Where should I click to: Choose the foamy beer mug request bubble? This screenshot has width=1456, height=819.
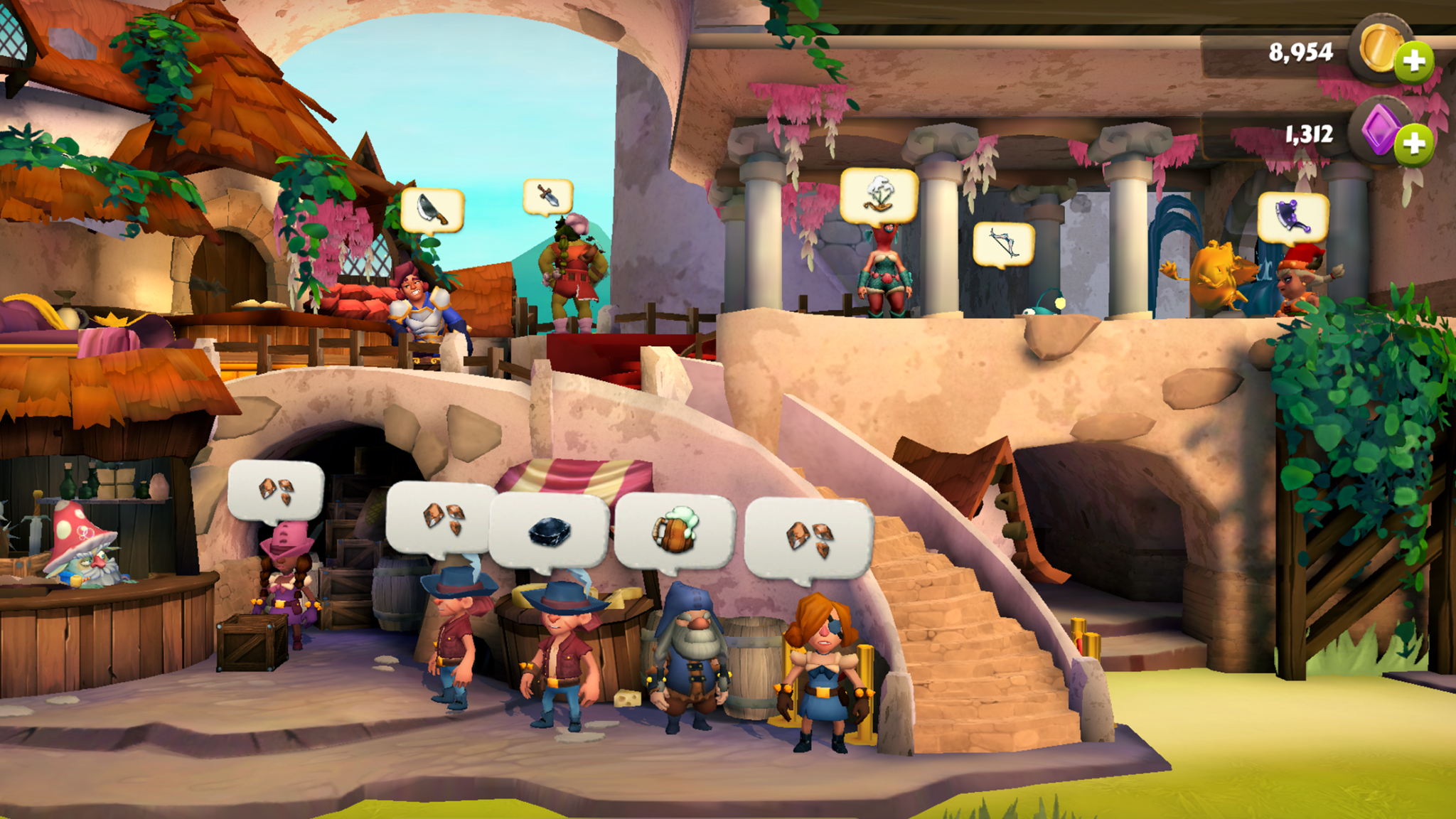coord(674,531)
